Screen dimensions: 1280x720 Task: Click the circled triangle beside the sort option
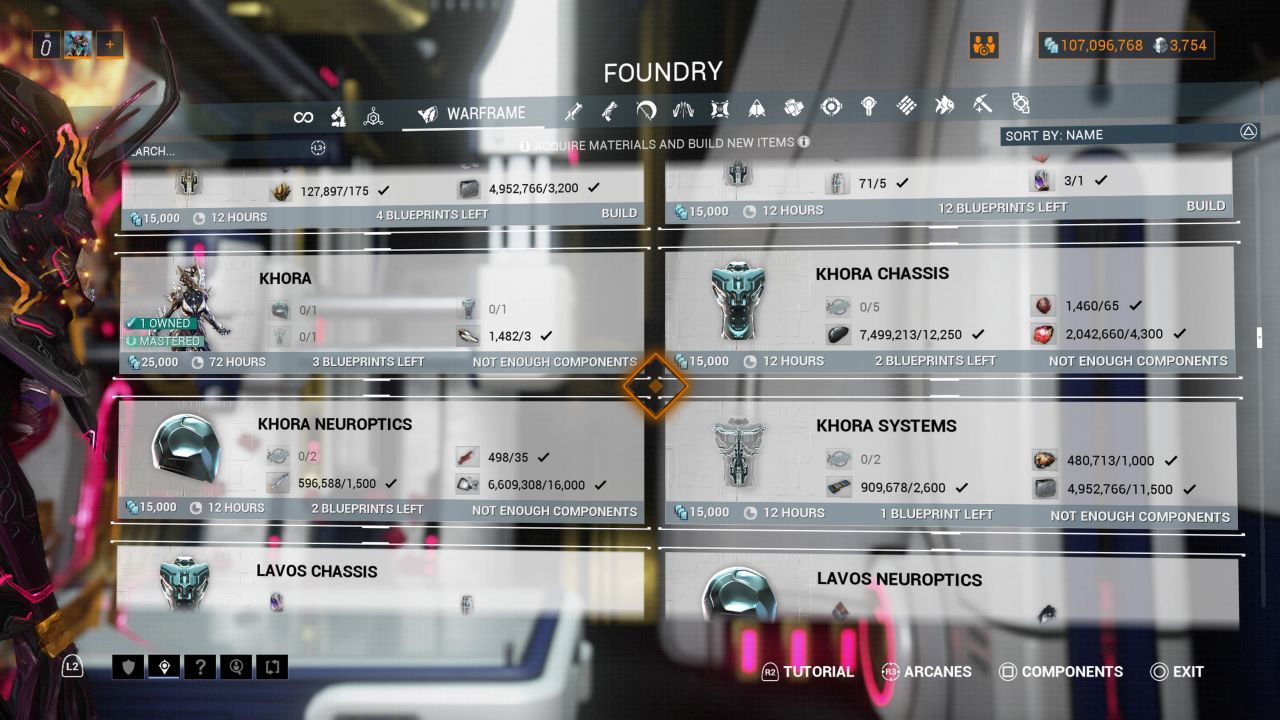tap(1248, 131)
